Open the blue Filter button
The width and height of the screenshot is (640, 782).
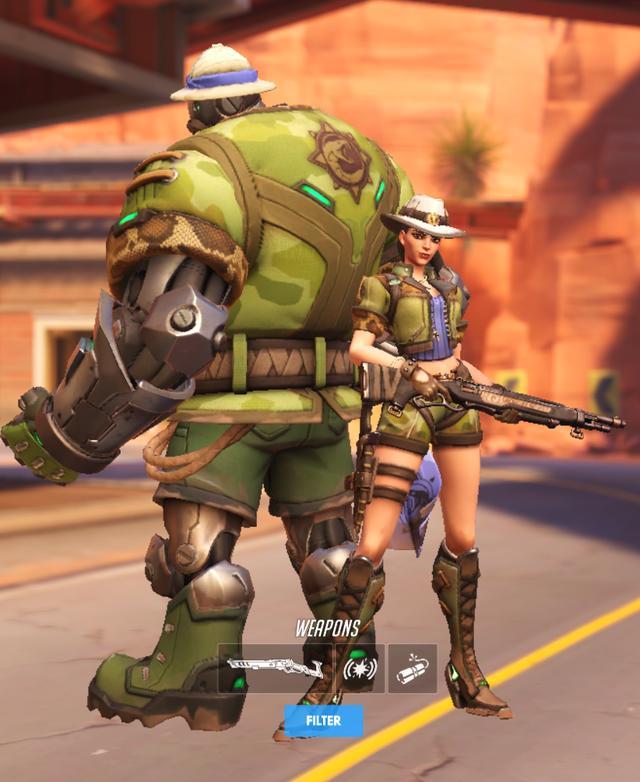click(322, 720)
